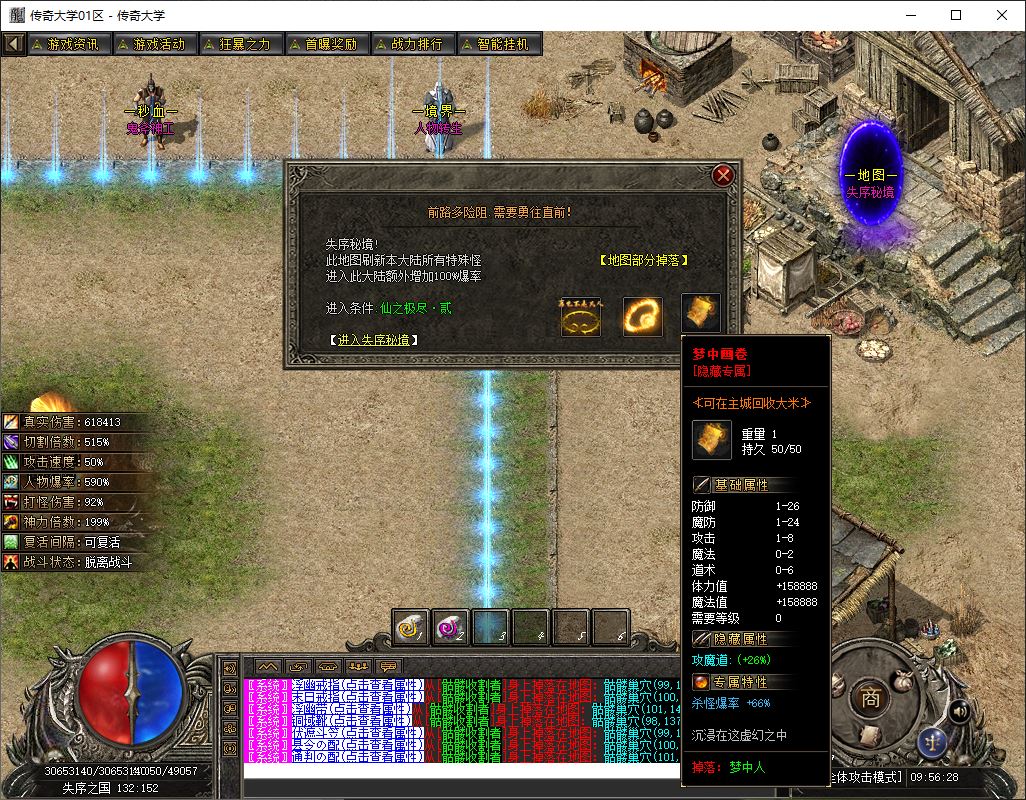This screenshot has width=1026, height=800.
Task: Select the golden ring drop item
Action: 581,316
